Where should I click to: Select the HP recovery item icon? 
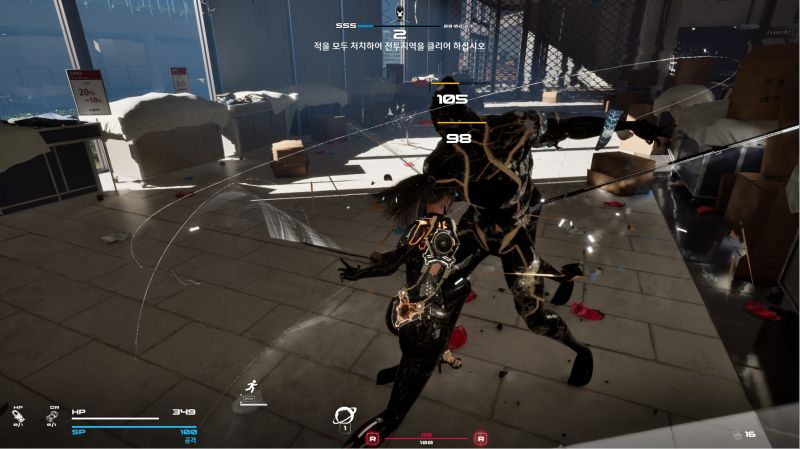18,416
